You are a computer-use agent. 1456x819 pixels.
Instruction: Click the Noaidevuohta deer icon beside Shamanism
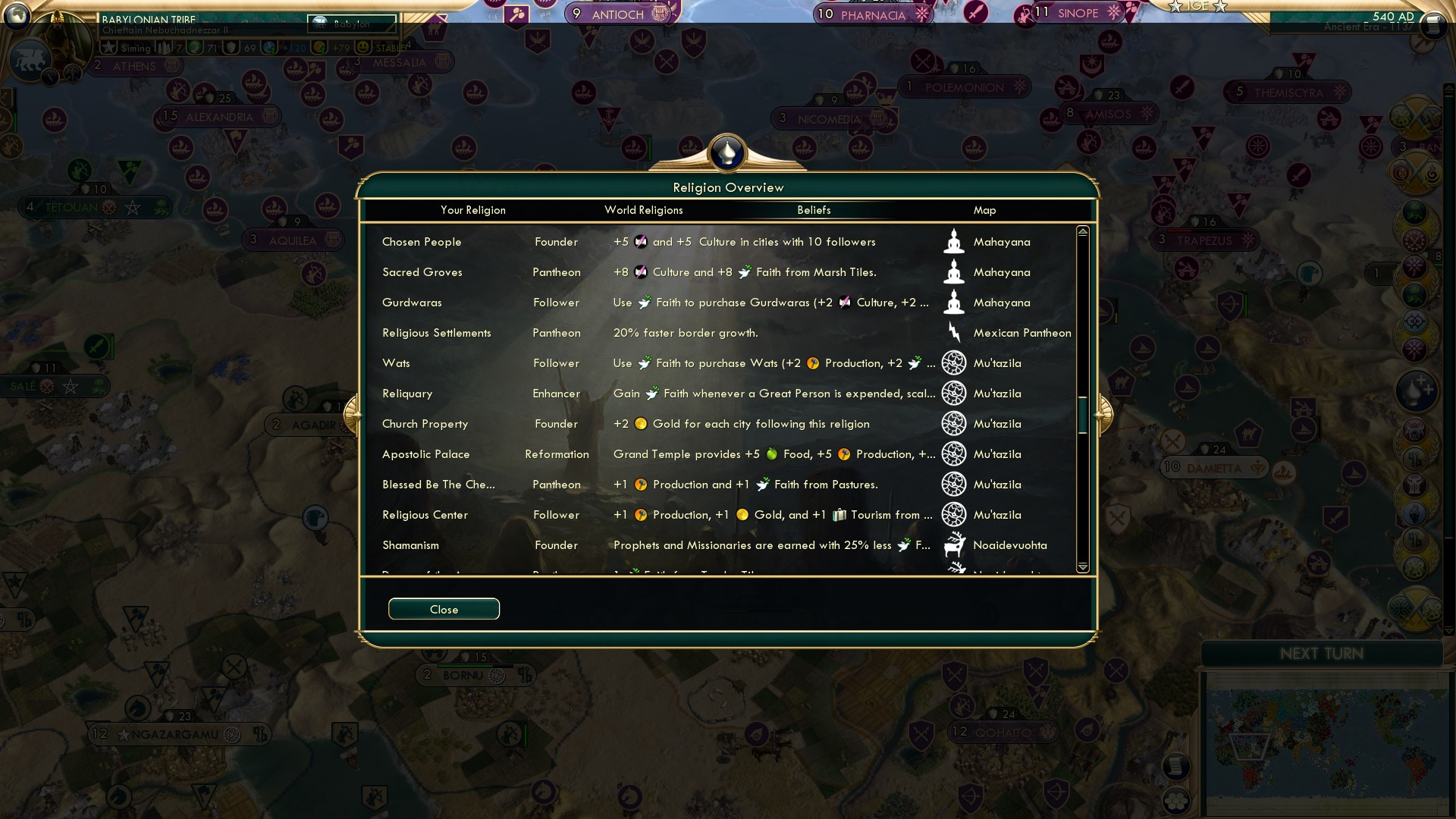pos(954,544)
